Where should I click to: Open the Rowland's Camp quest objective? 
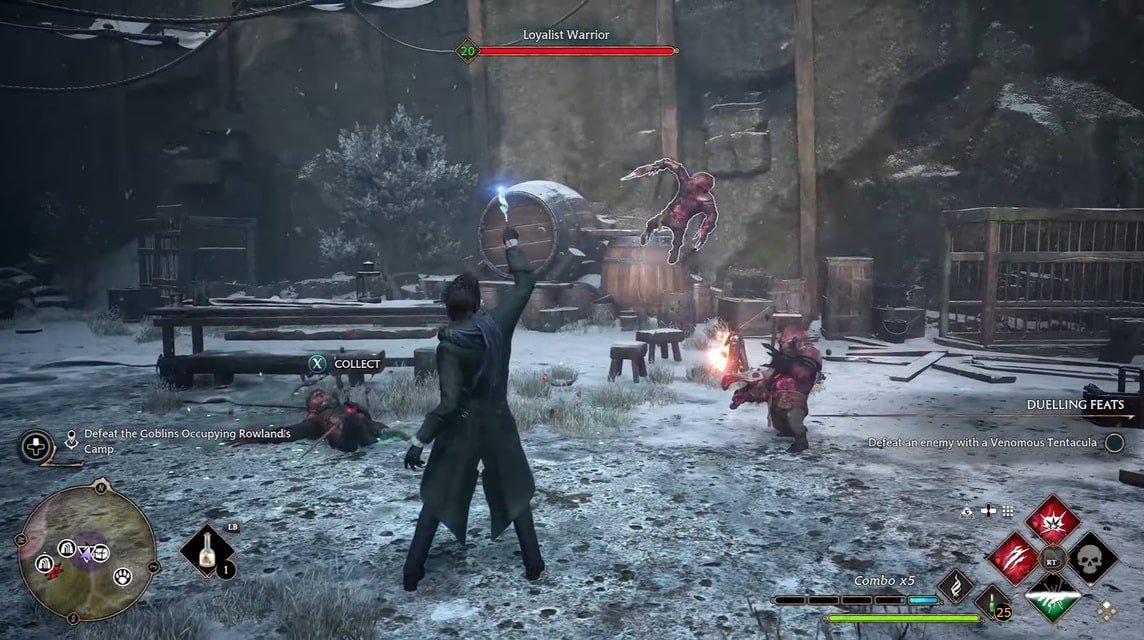(180, 441)
